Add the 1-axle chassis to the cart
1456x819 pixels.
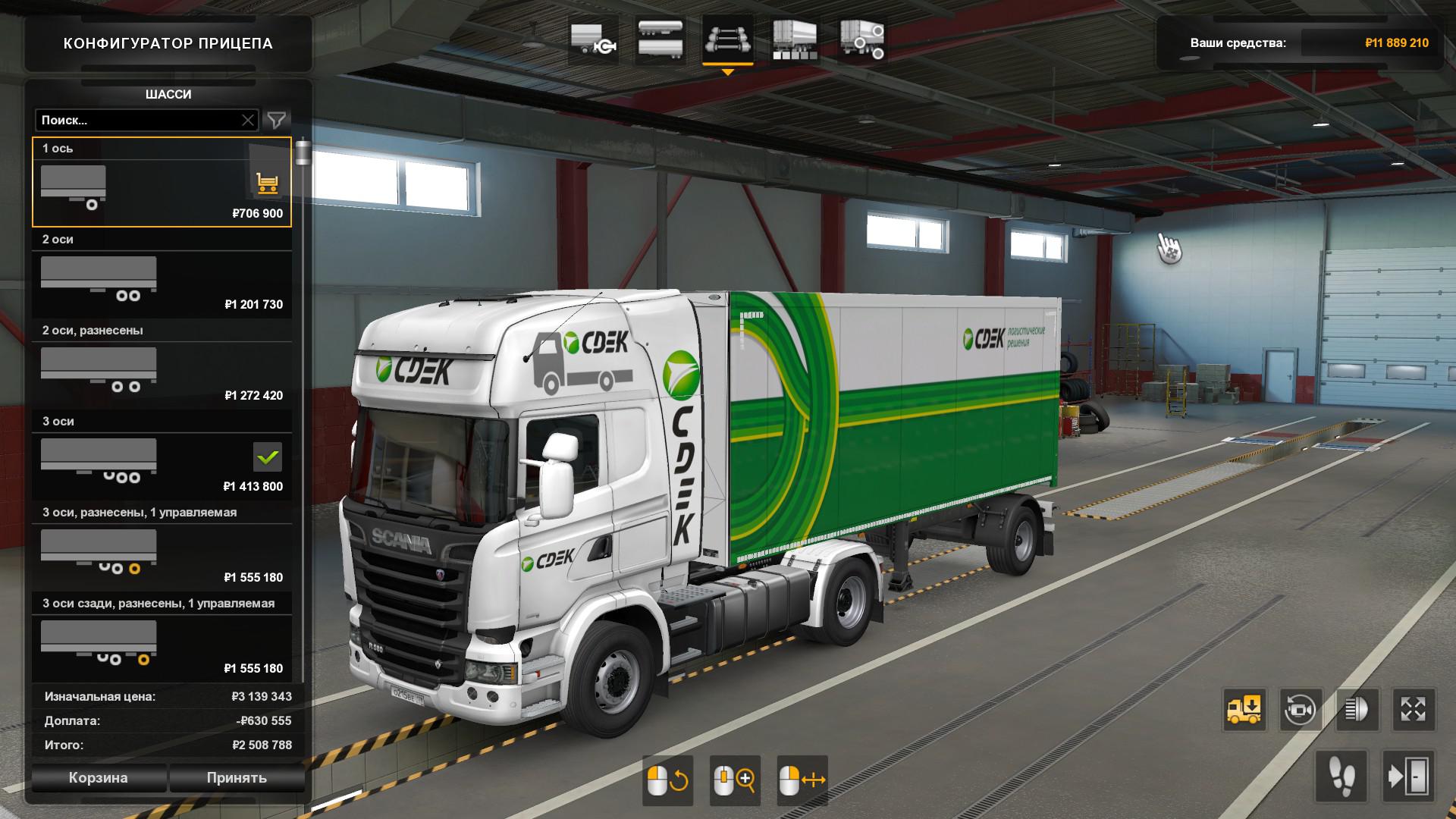click(x=267, y=183)
